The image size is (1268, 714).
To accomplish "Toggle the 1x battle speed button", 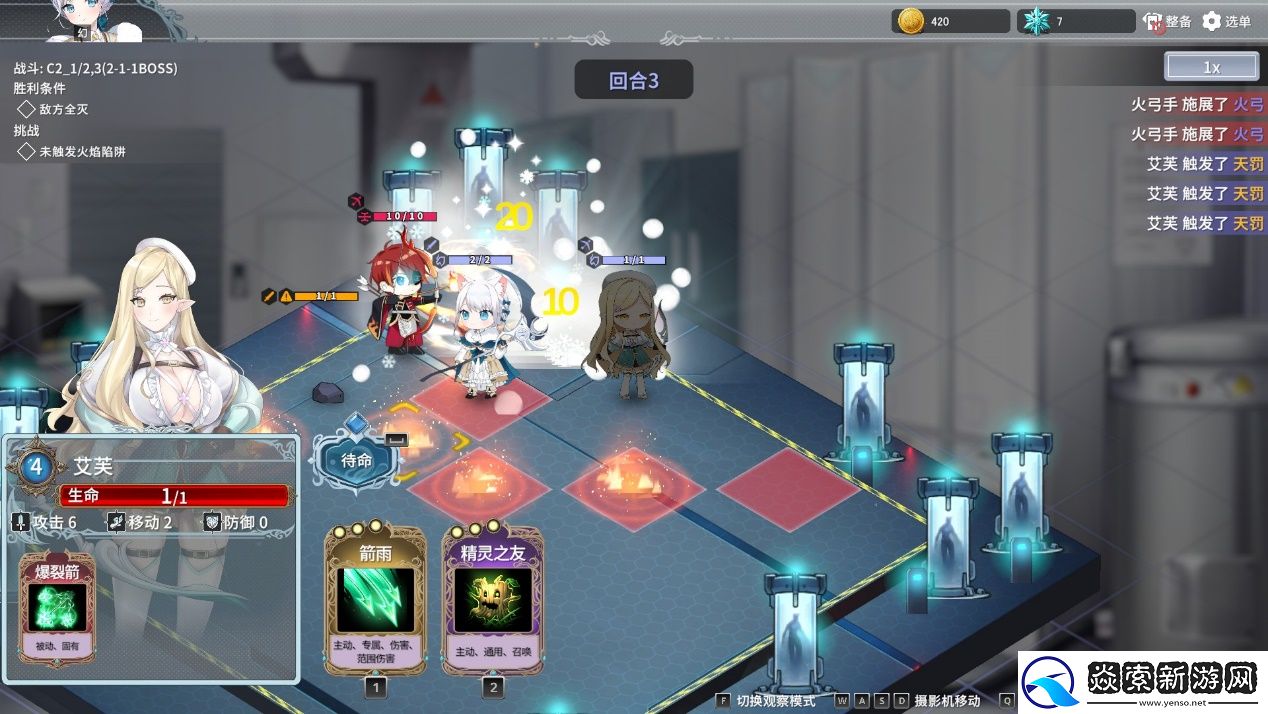I will tap(1211, 67).
